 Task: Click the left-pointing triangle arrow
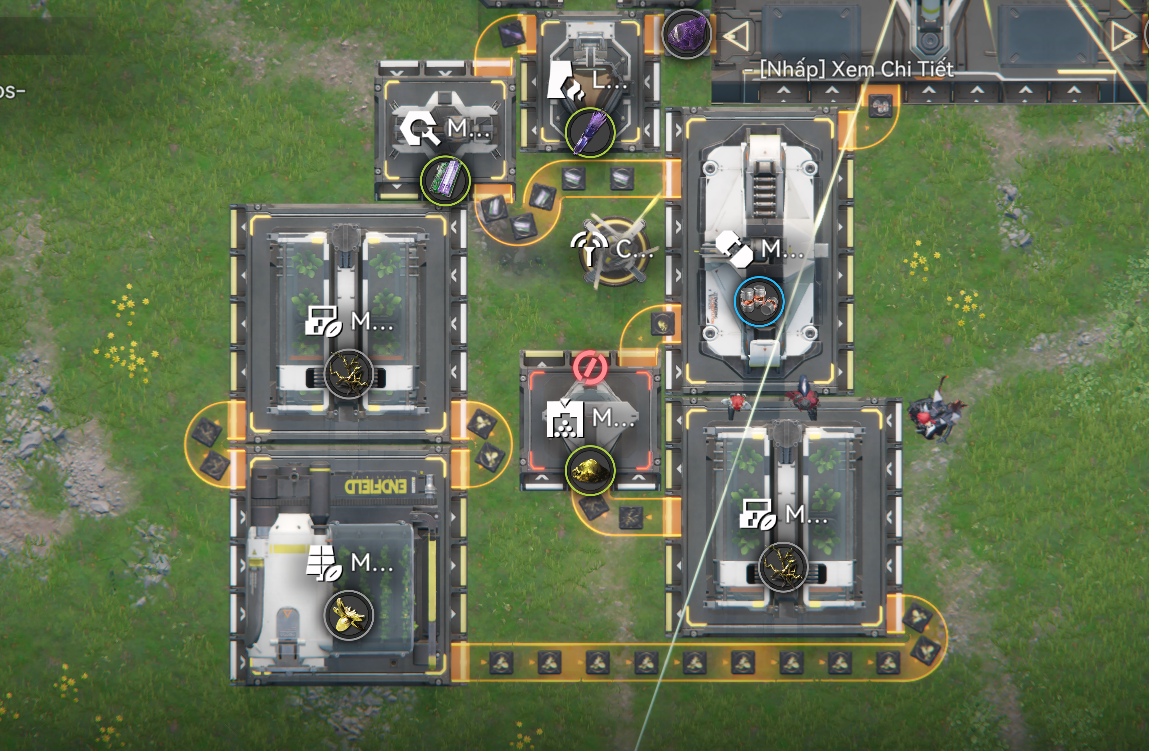(736, 37)
